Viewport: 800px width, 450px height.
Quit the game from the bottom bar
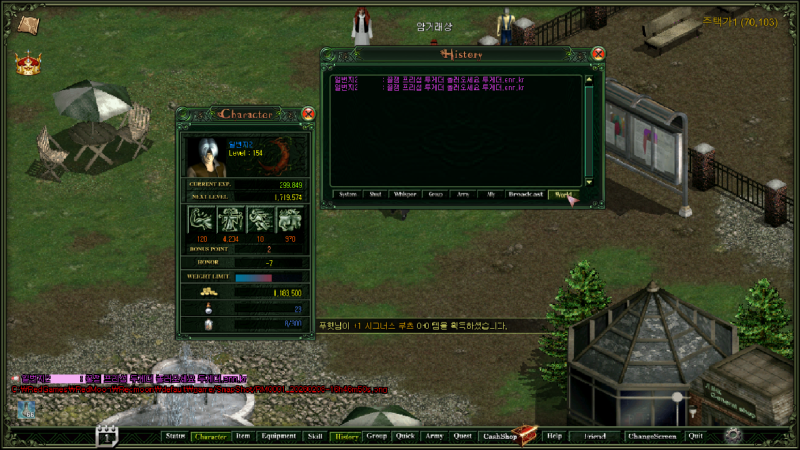click(x=695, y=436)
